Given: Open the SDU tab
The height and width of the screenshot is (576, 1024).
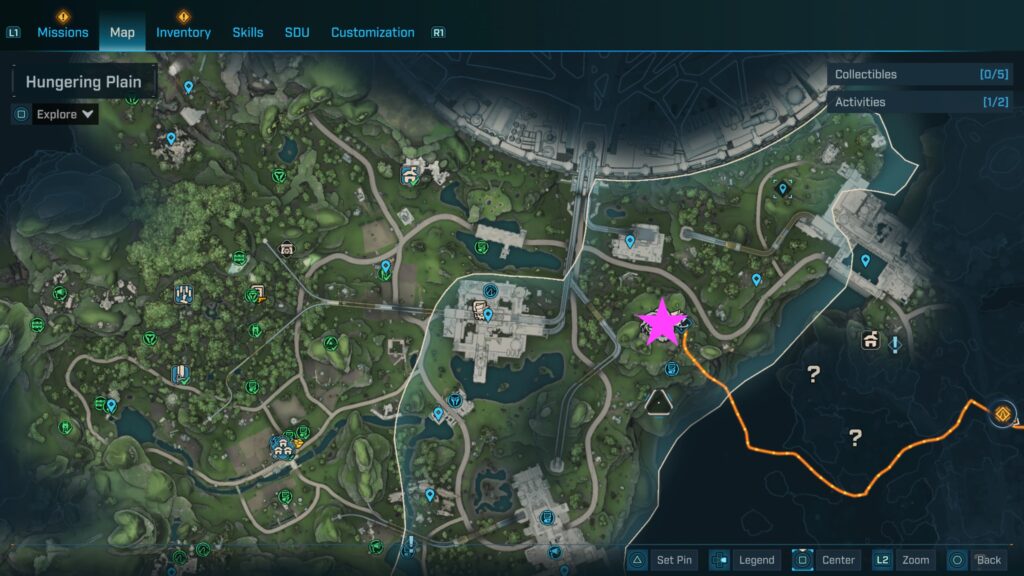Looking at the screenshot, I should [297, 32].
